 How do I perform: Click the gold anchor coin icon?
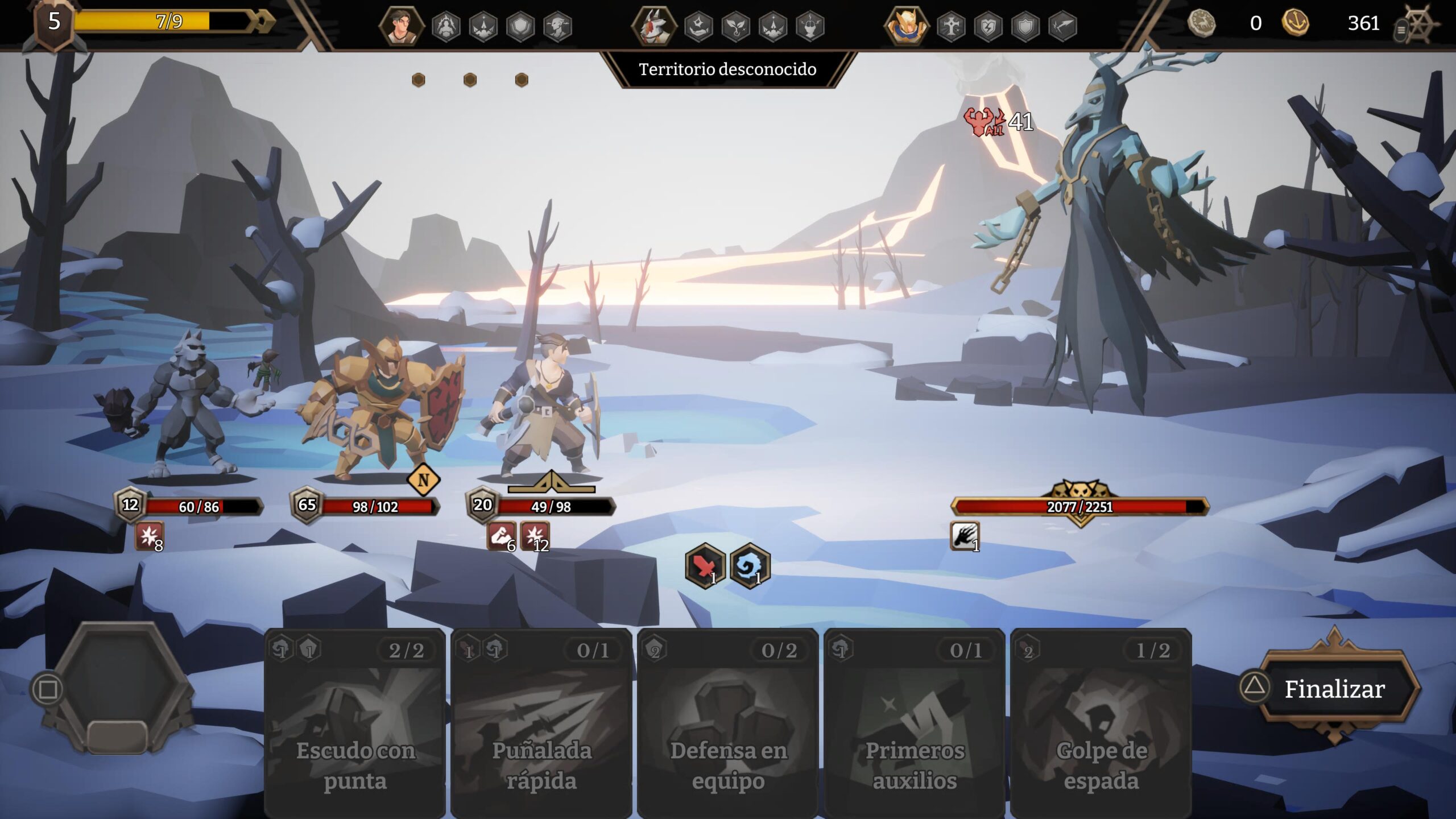1295,23
